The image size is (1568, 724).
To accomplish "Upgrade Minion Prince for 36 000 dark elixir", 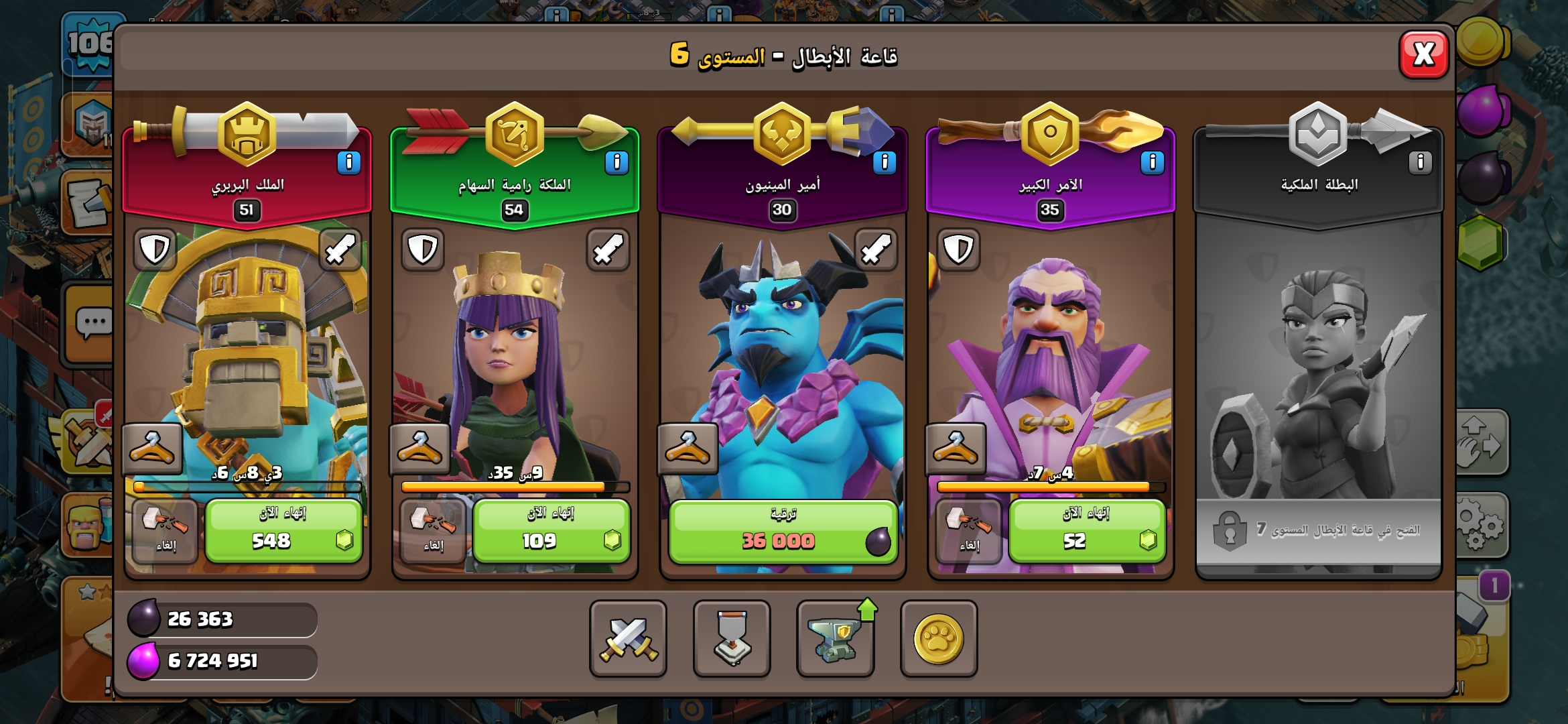I will [x=783, y=531].
